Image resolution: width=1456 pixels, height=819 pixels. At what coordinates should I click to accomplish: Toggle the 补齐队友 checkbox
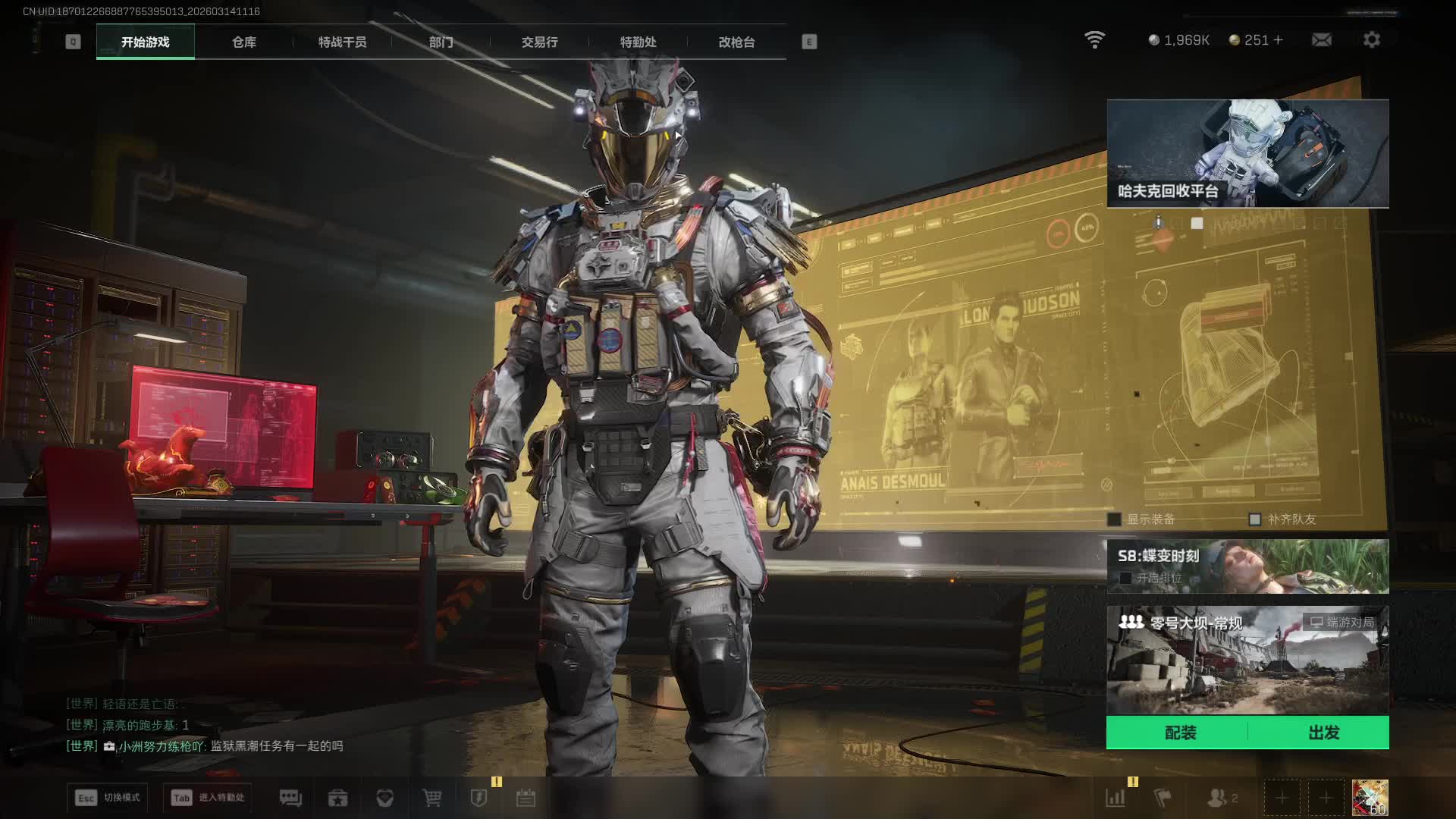pyautogui.click(x=1255, y=519)
